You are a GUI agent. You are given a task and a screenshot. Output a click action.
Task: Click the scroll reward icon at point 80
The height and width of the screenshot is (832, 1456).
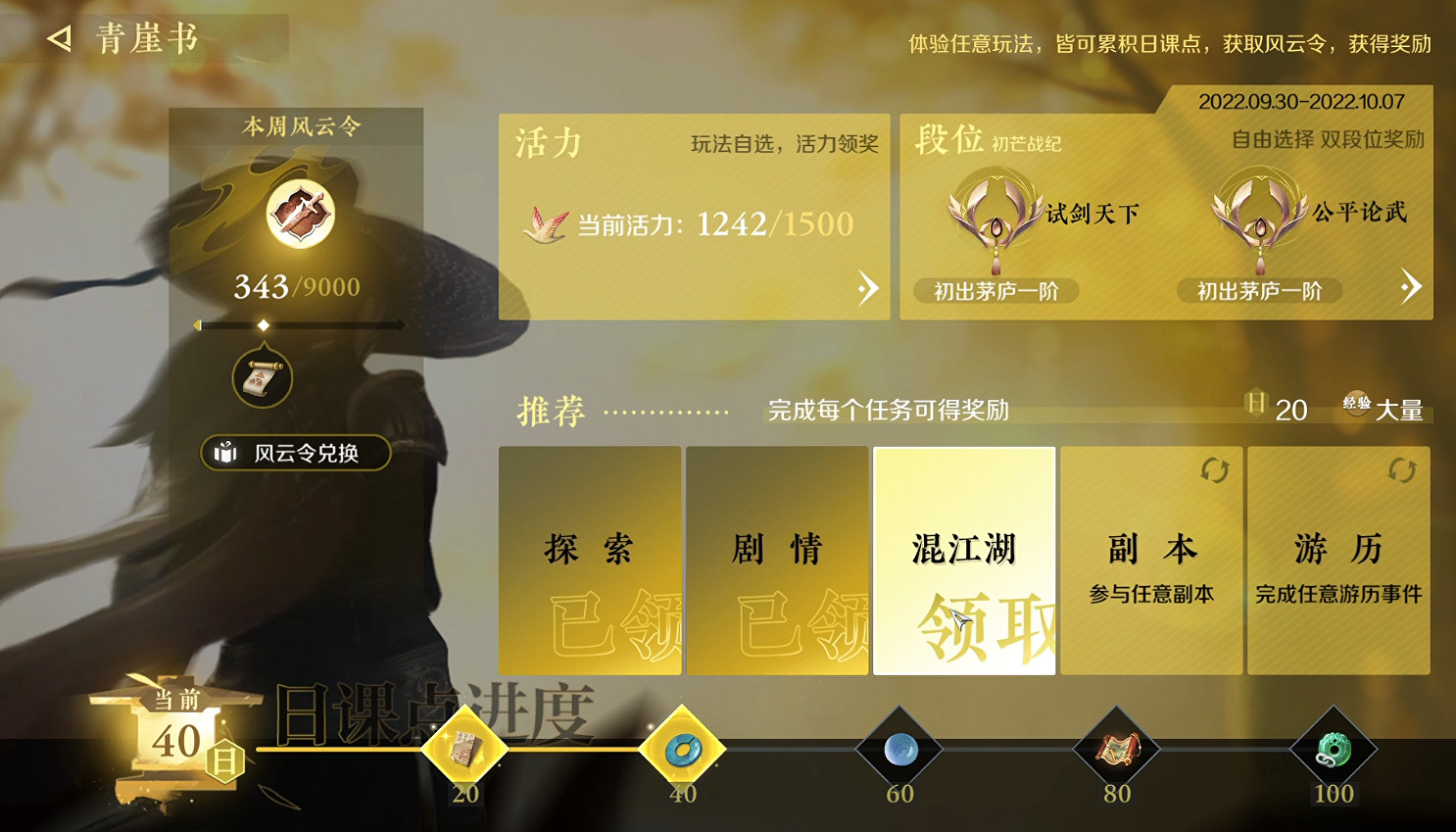(x=1116, y=750)
